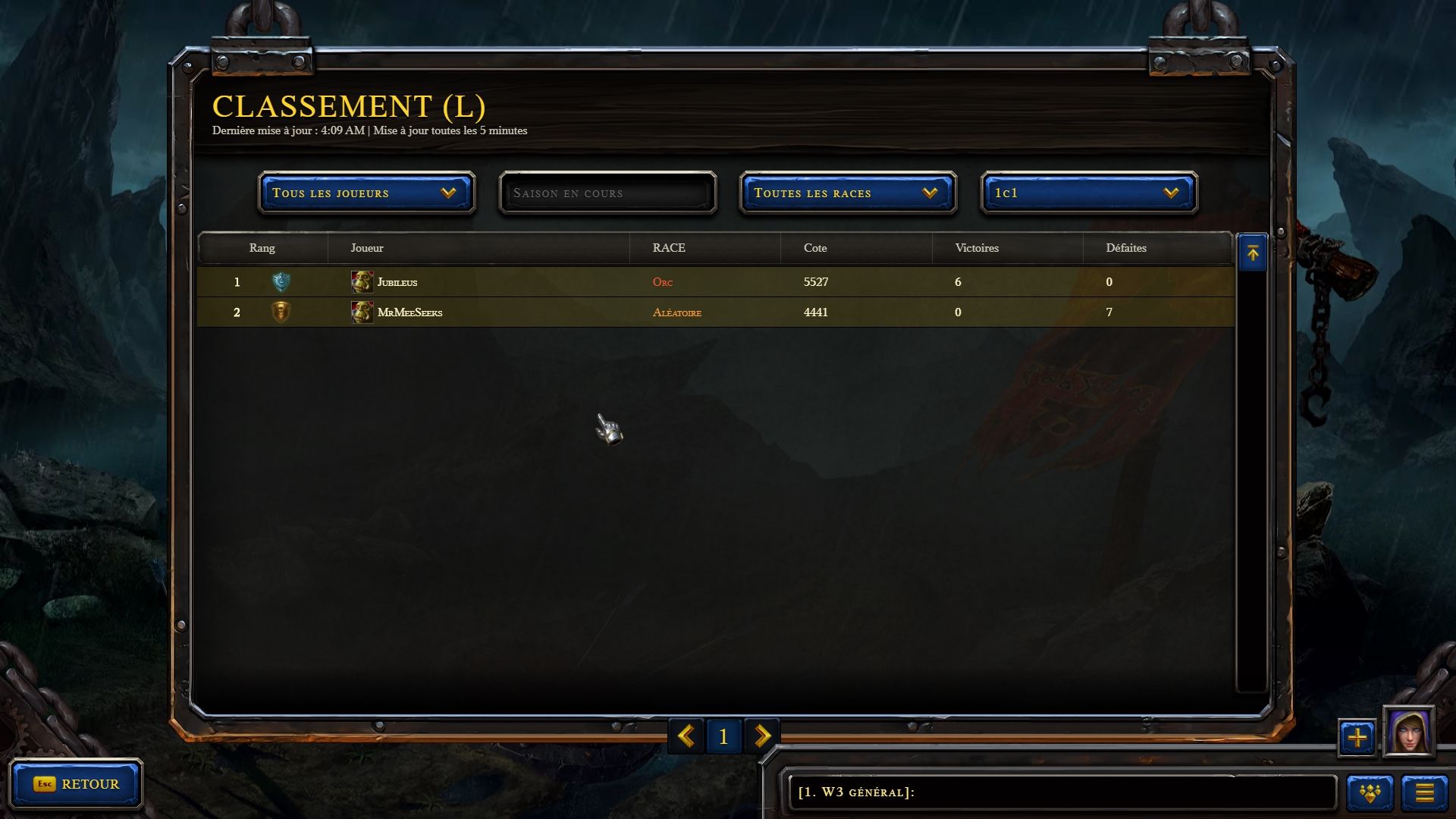Sort by the Cote column header
The width and height of the screenshot is (1456, 819).
coord(815,248)
